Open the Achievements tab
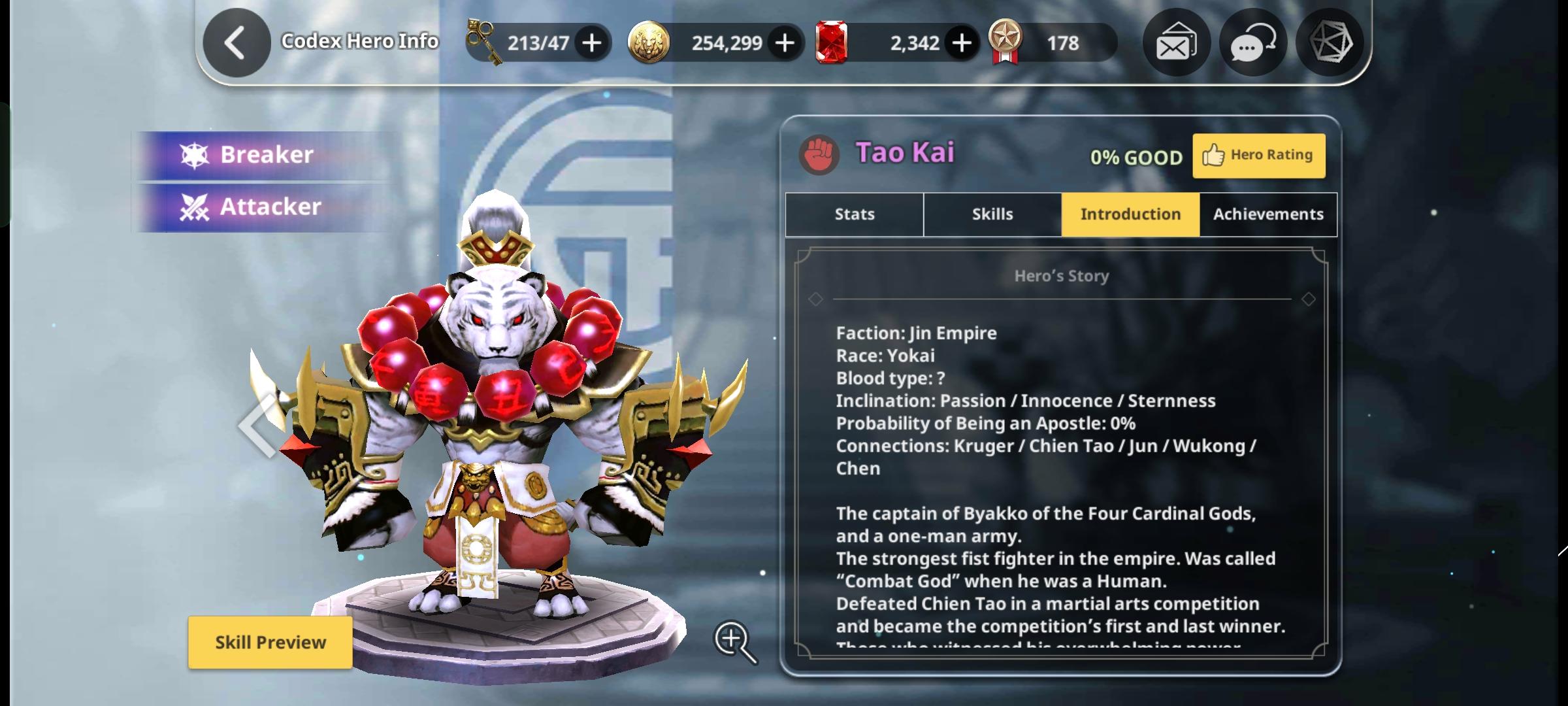The height and width of the screenshot is (706, 1568). pyautogui.click(x=1267, y=214)
